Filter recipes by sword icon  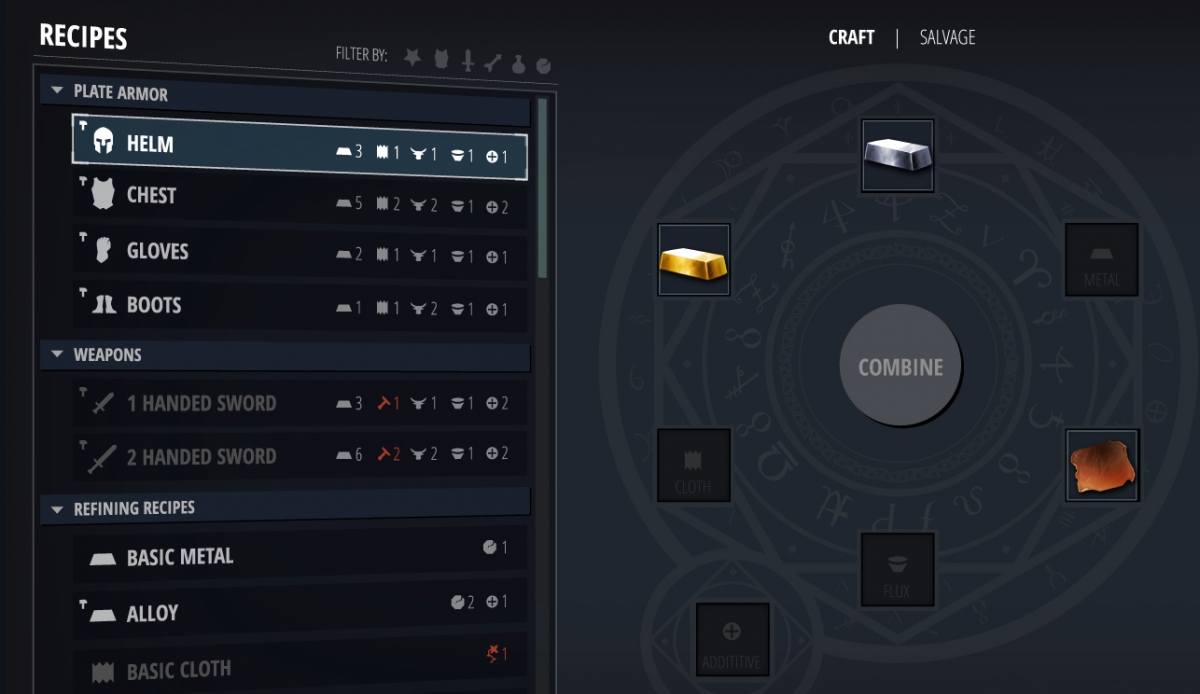467,61
